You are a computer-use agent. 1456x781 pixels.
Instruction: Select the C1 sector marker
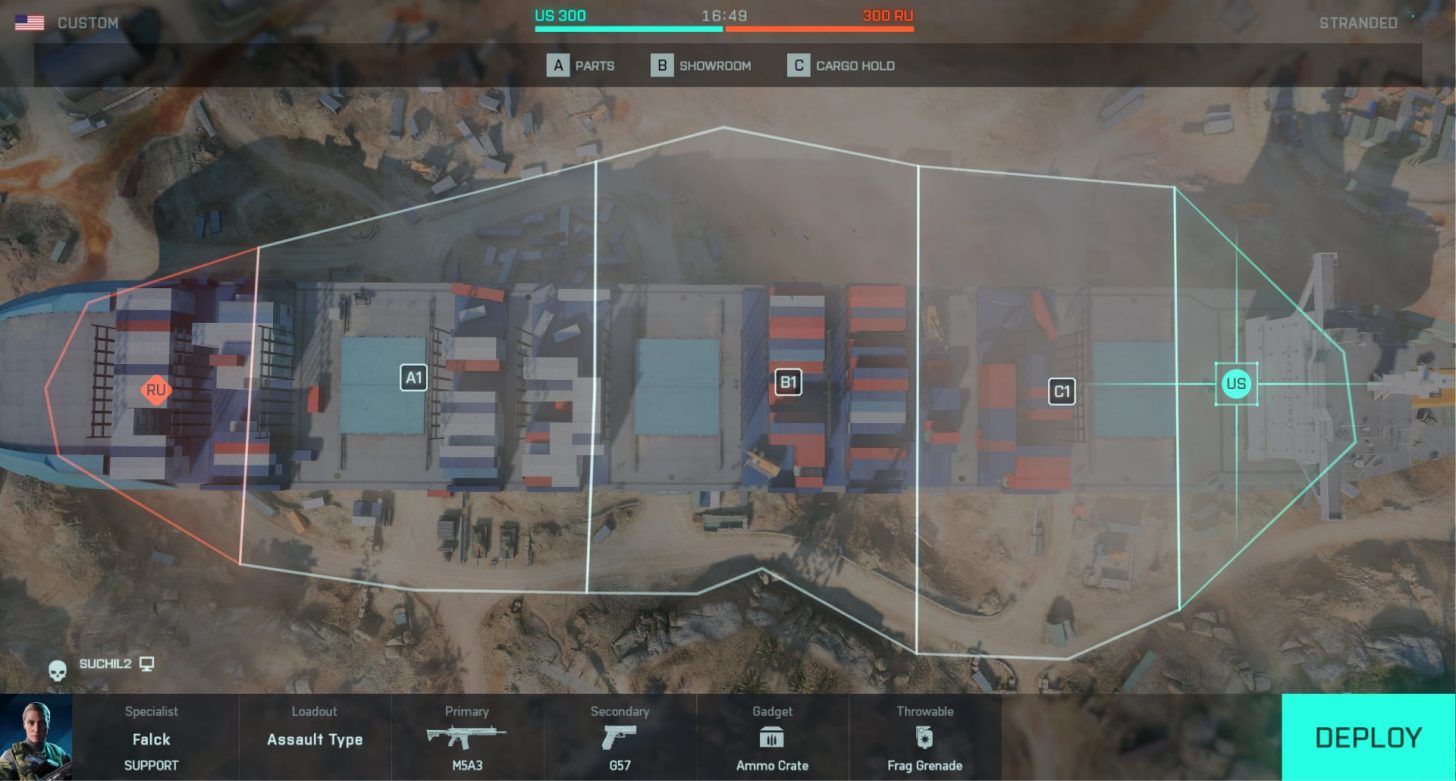[x=1062, y=391]
